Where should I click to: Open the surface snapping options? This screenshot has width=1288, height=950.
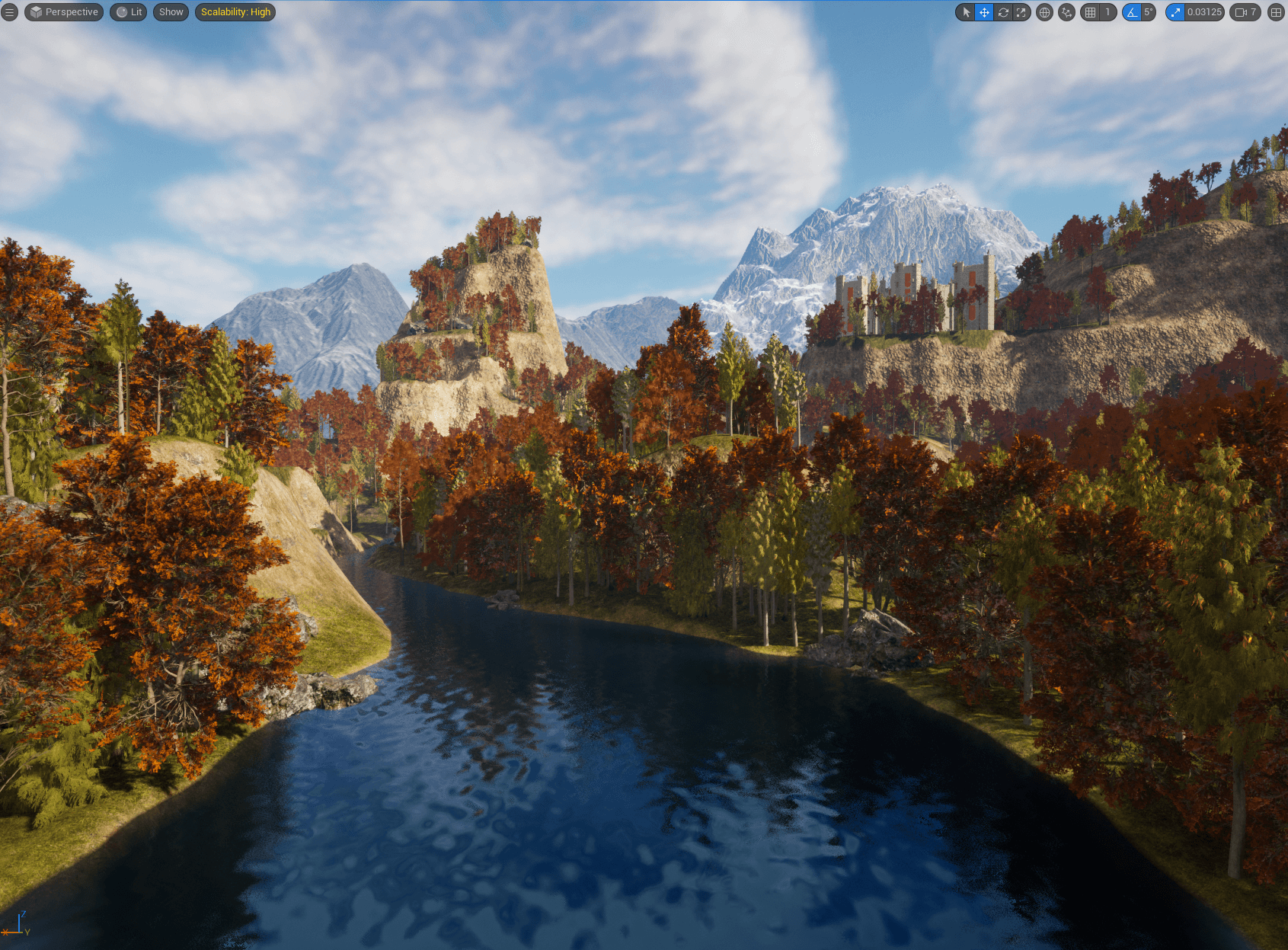pos(1066,12)
